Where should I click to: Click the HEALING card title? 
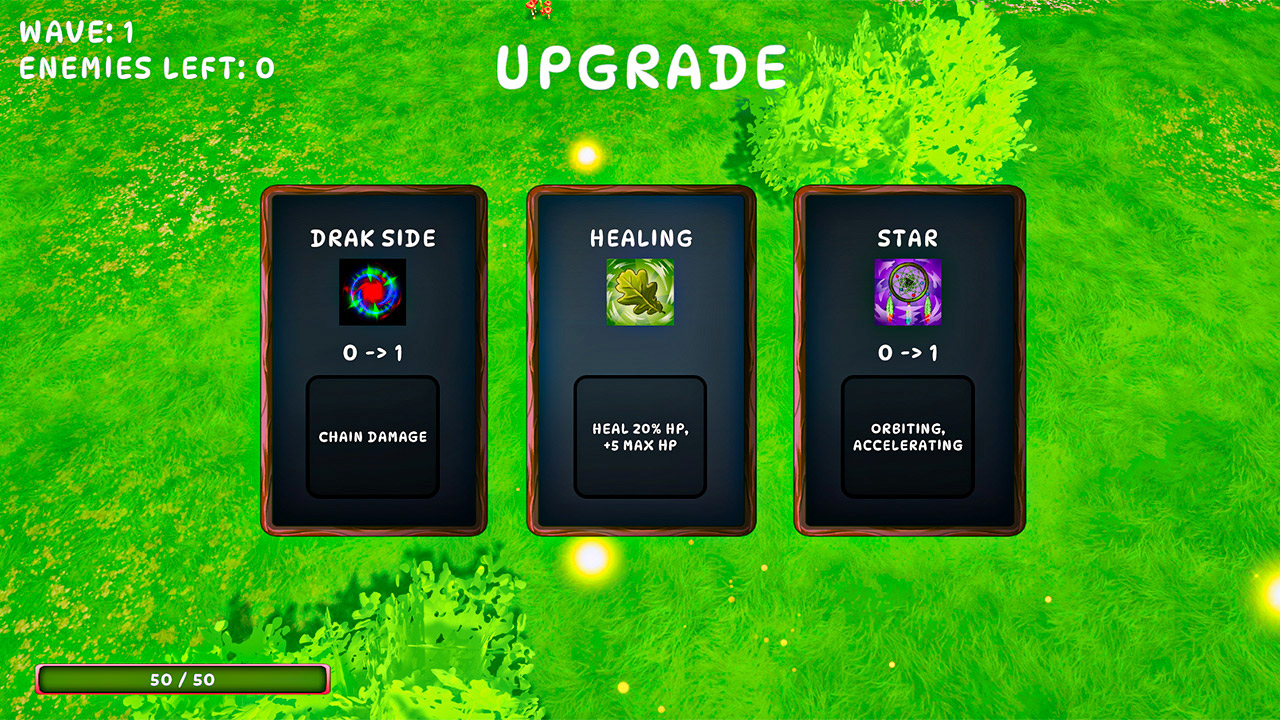tap(640, 239)
